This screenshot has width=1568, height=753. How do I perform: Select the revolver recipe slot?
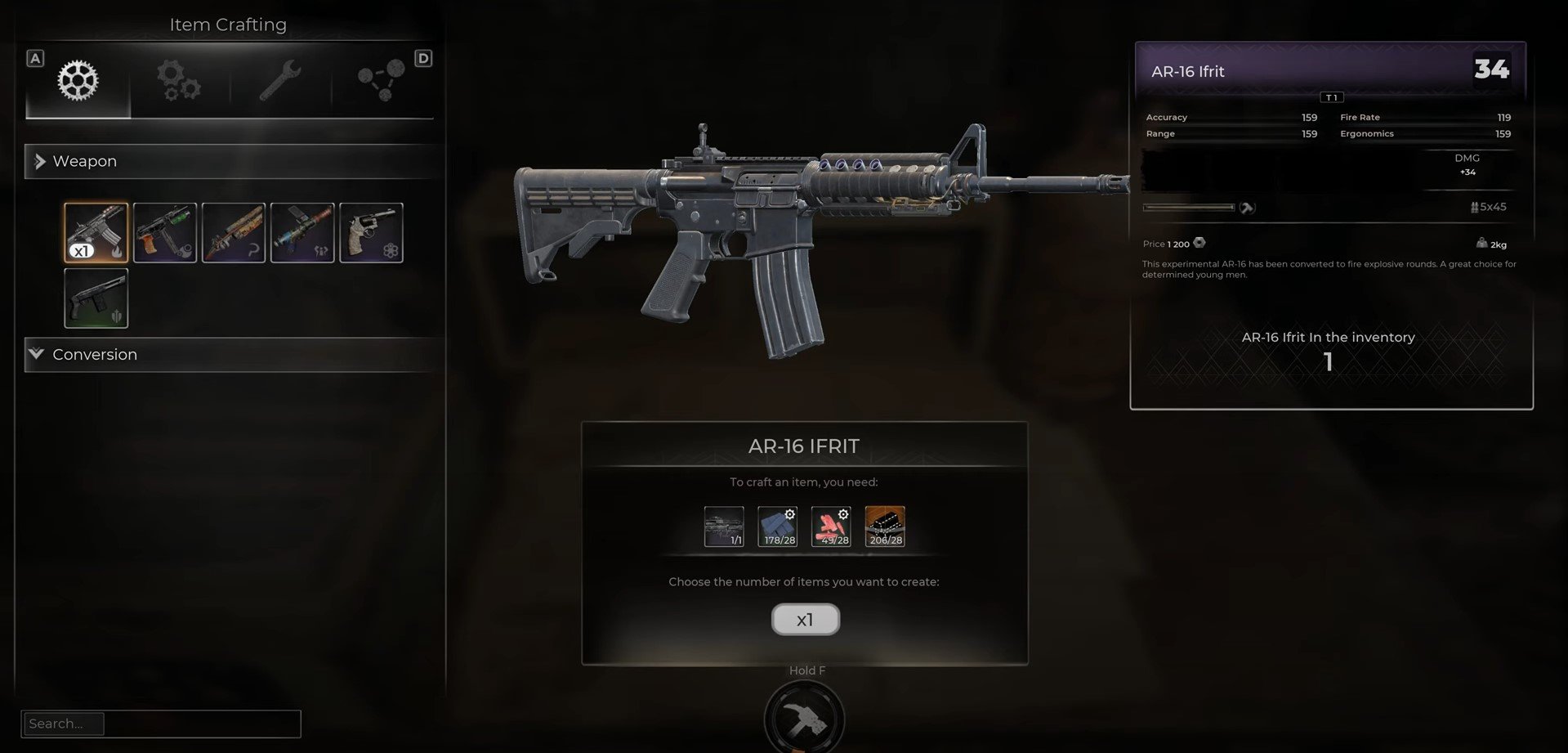pos(371,233)
